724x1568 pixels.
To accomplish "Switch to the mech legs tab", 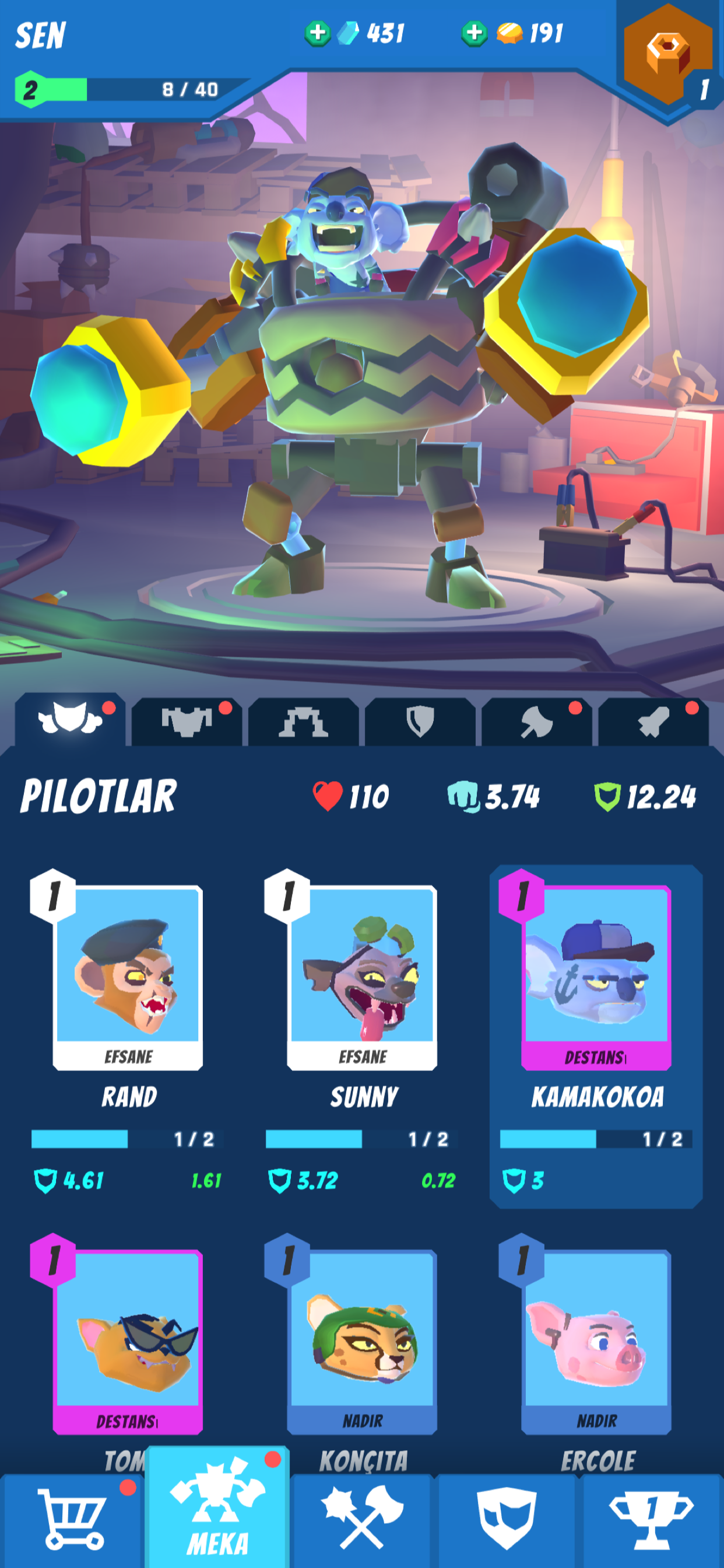I will point(303,723).
